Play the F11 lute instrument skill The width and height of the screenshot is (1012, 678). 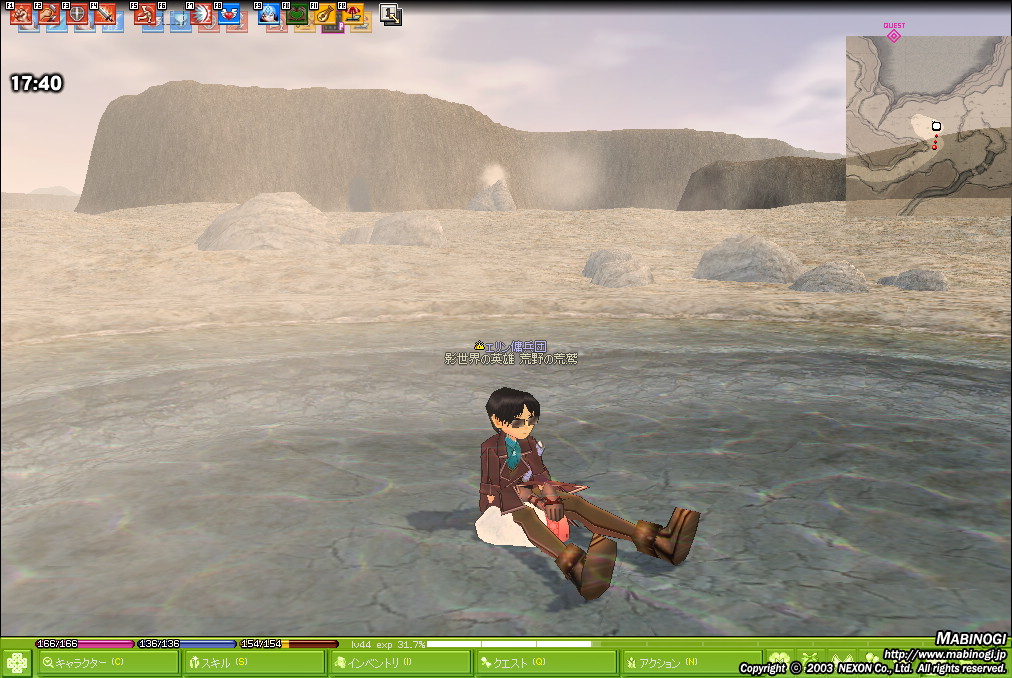(325, 14)
